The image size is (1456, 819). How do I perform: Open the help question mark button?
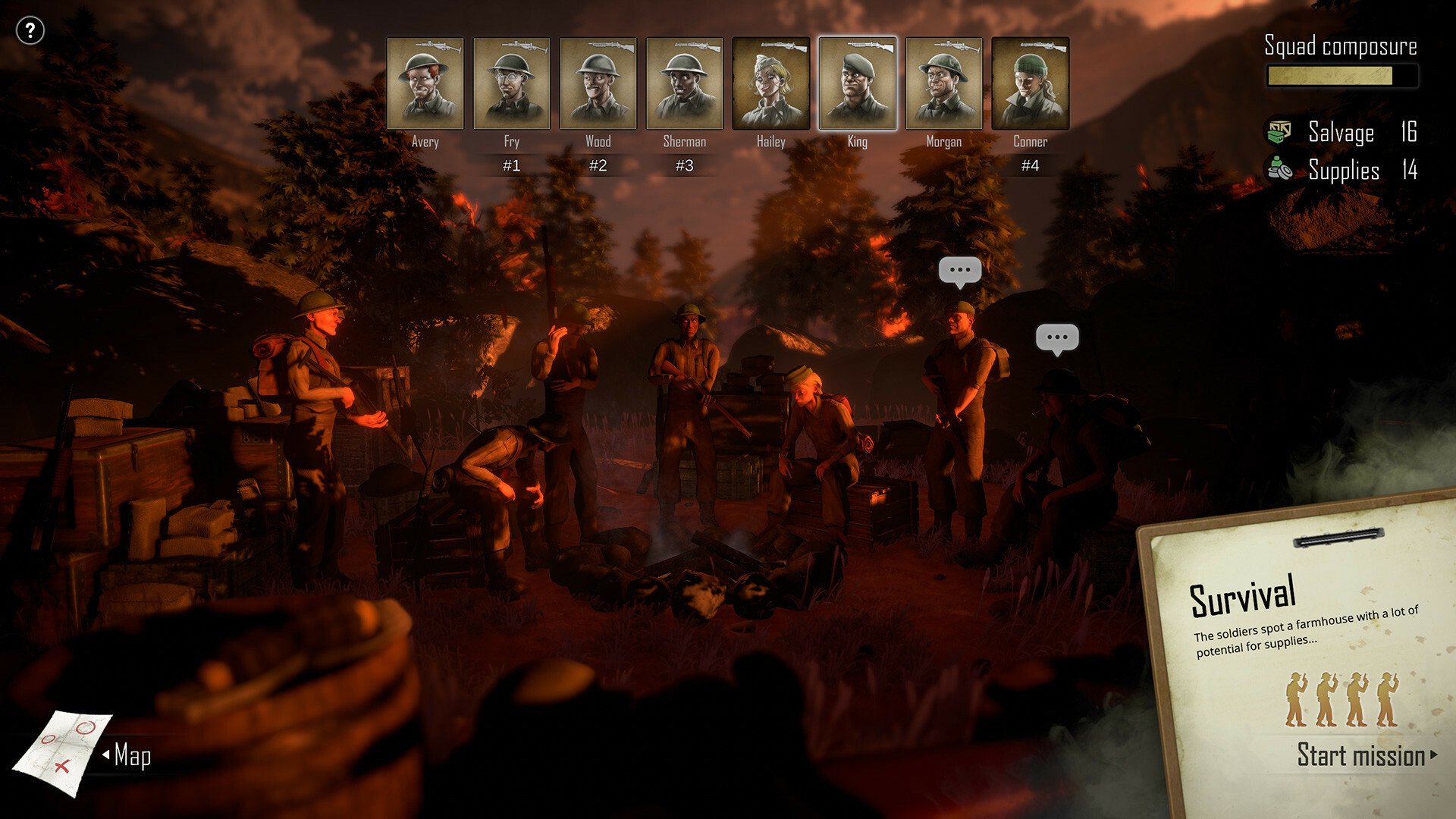[30, 31]
